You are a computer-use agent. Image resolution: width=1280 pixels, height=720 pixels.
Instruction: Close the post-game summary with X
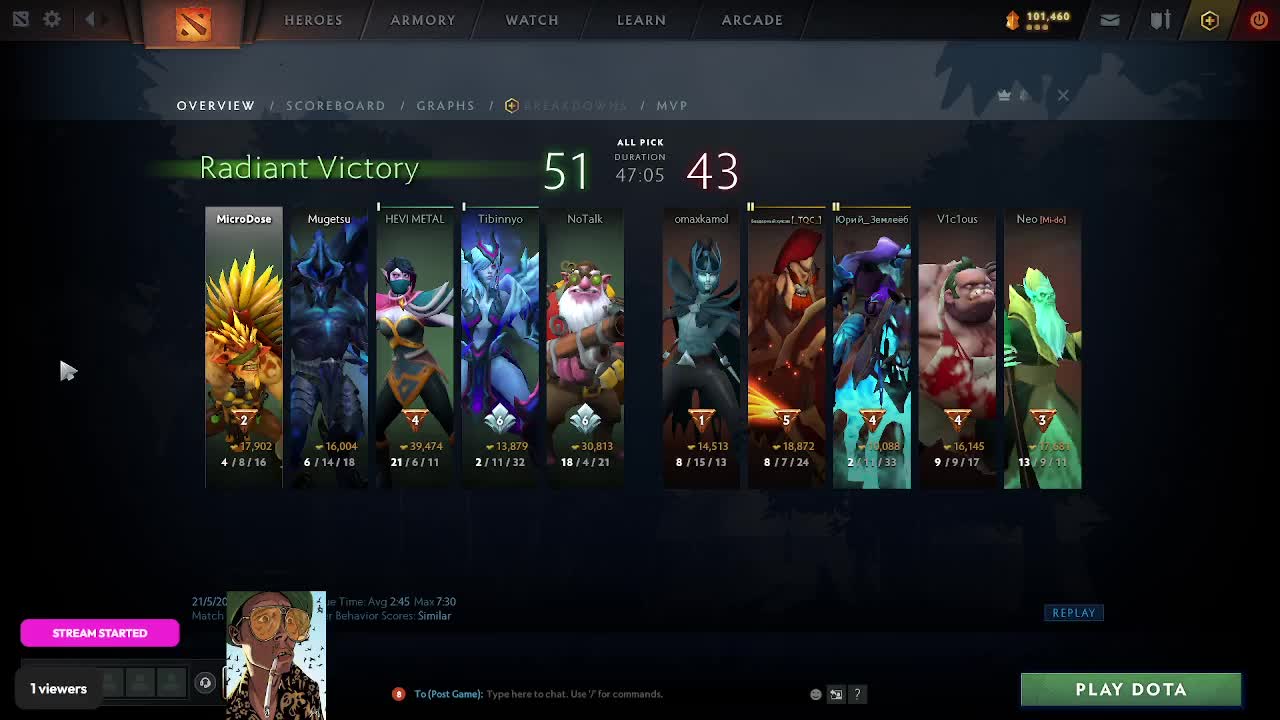point(1063,95)
